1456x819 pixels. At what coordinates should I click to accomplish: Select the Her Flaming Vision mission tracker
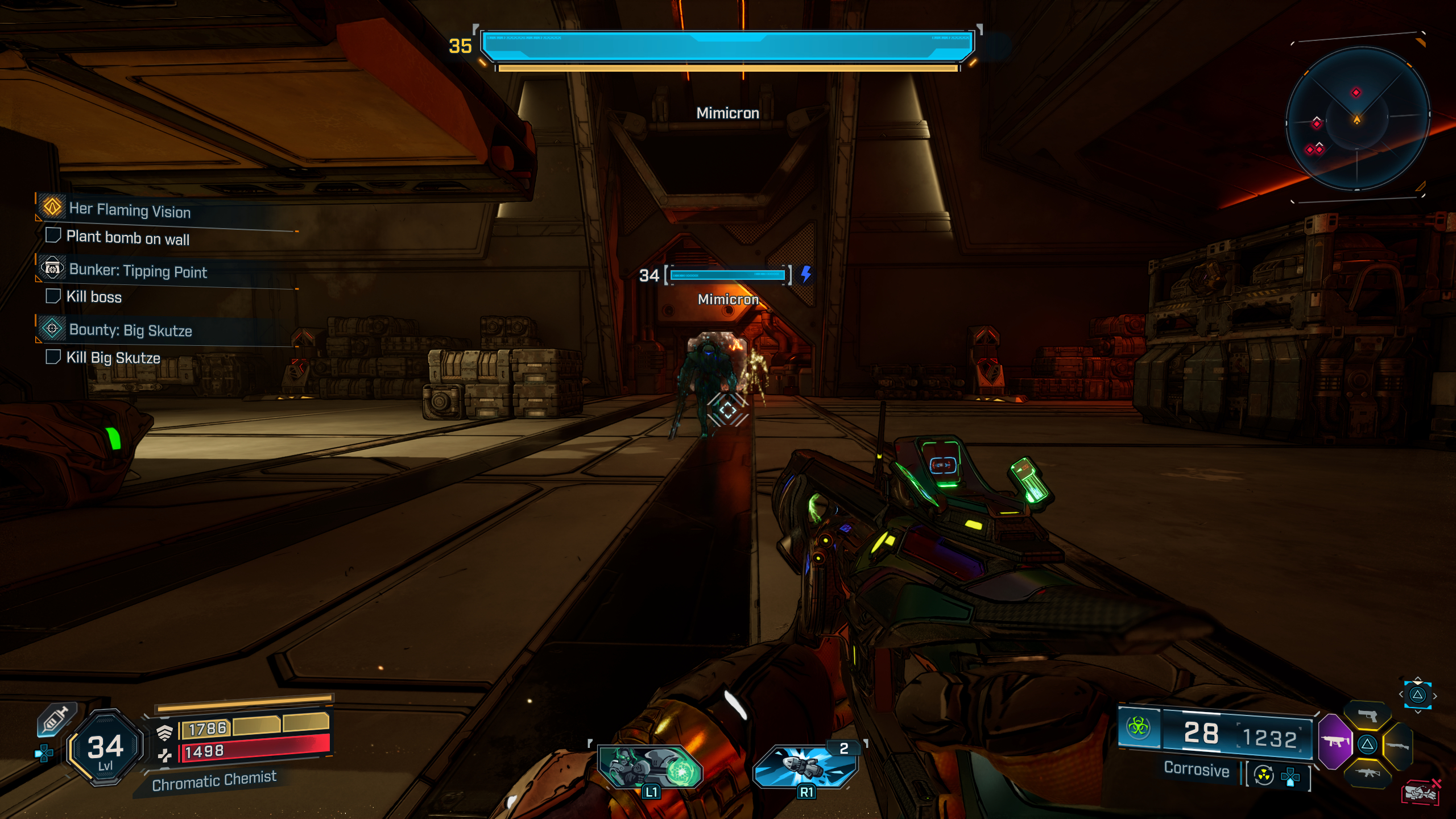coord(130,210)
